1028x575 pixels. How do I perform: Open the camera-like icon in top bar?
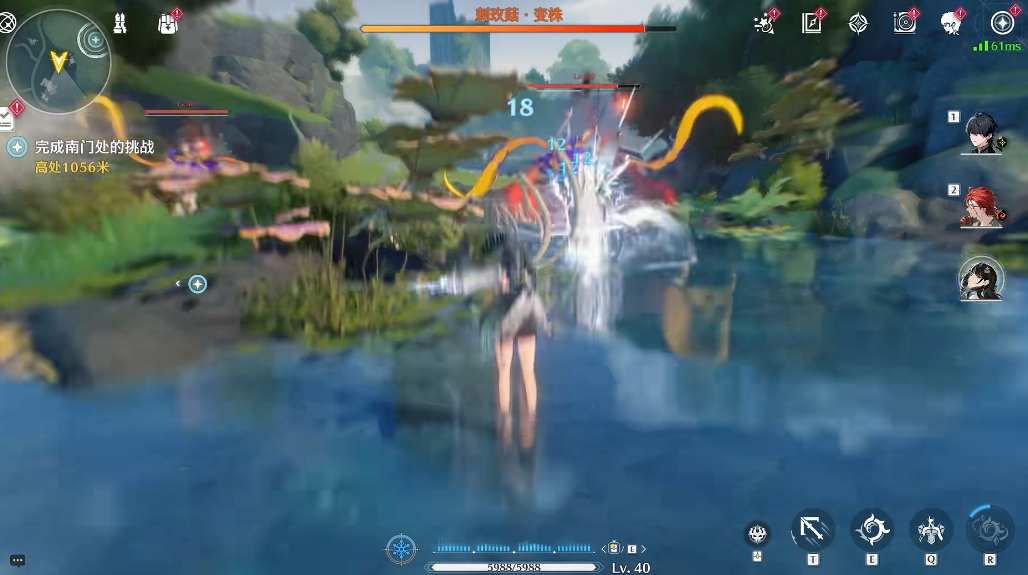(x=904, y=23)
